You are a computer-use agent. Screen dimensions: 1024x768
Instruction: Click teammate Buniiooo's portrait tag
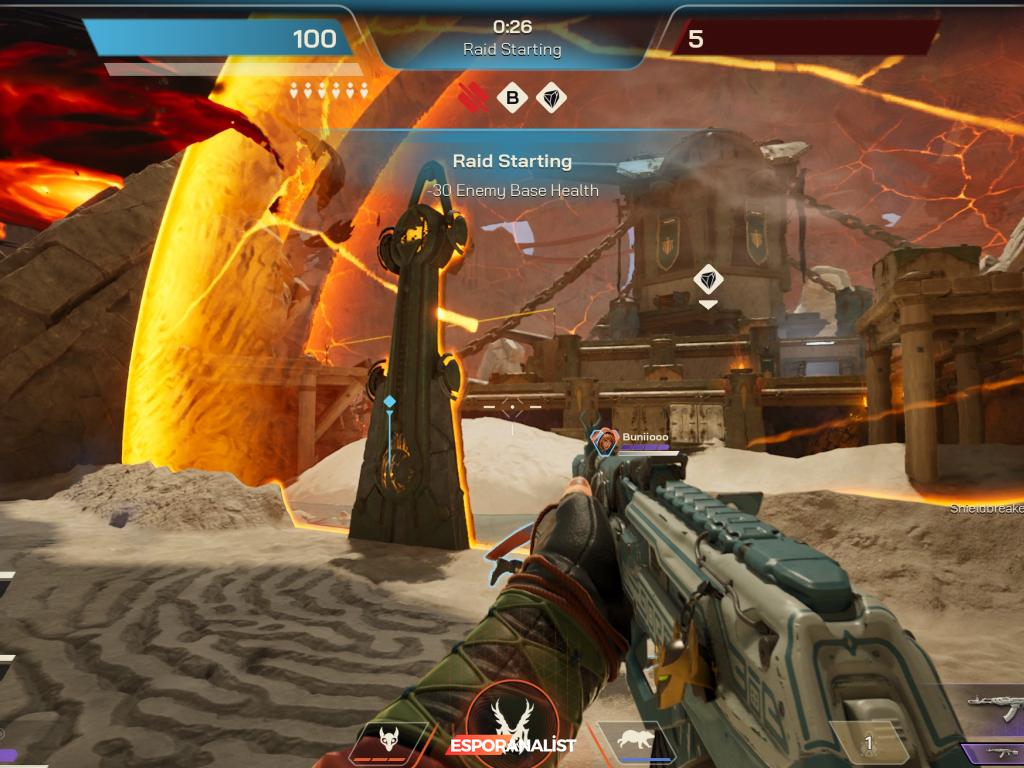click(x=604, y=440)
